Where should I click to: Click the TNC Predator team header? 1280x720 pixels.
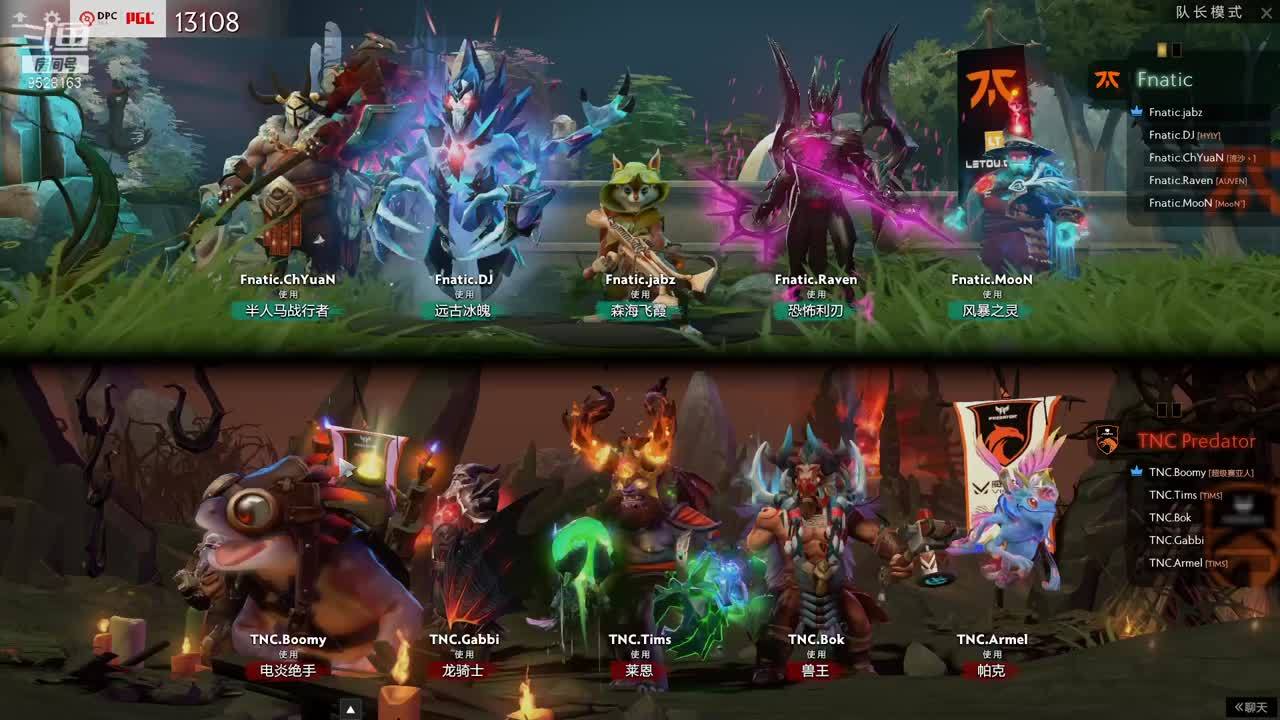(1195, 441)
